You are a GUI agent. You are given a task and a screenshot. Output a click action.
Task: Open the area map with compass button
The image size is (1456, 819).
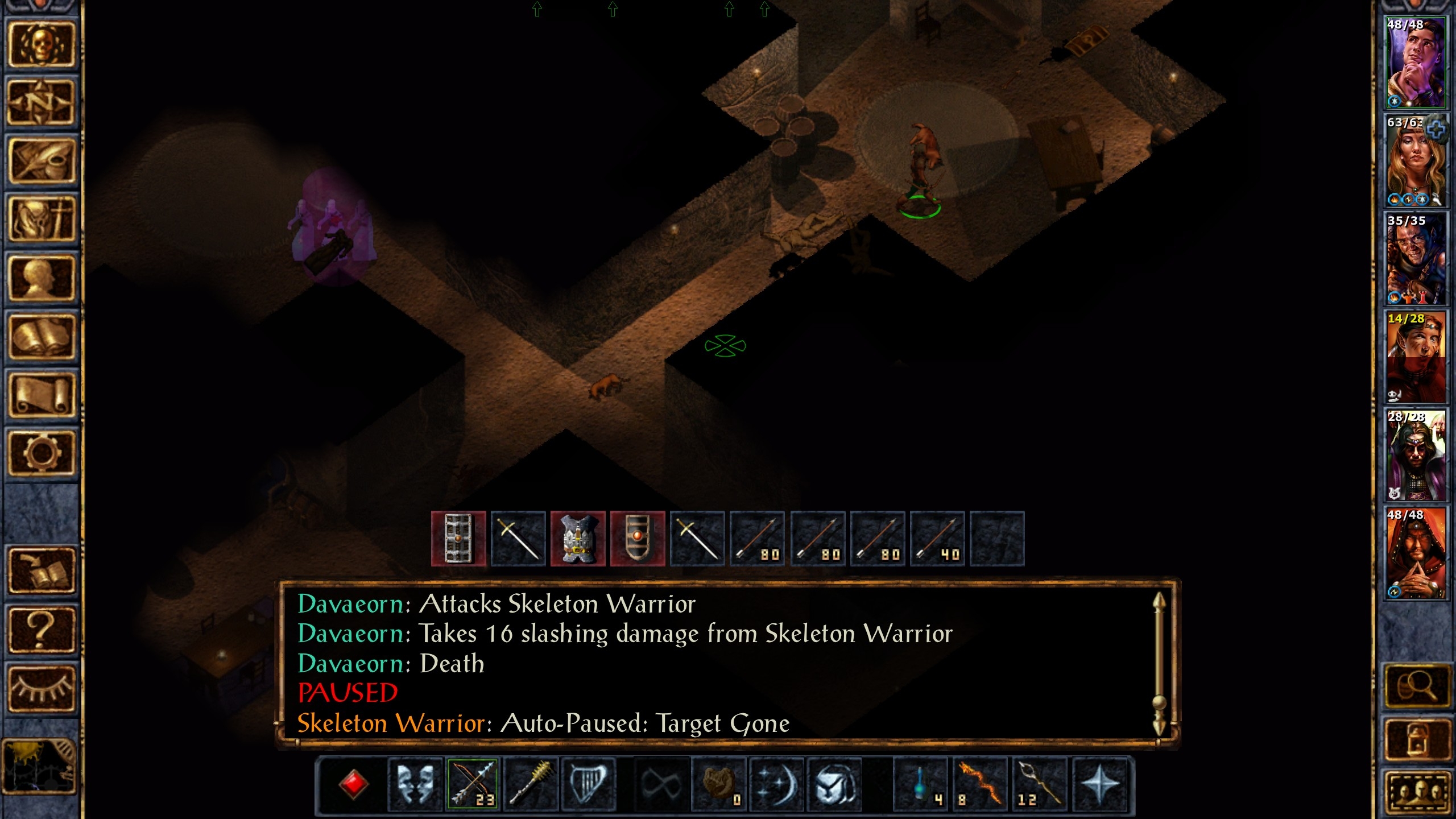(41, 103)
